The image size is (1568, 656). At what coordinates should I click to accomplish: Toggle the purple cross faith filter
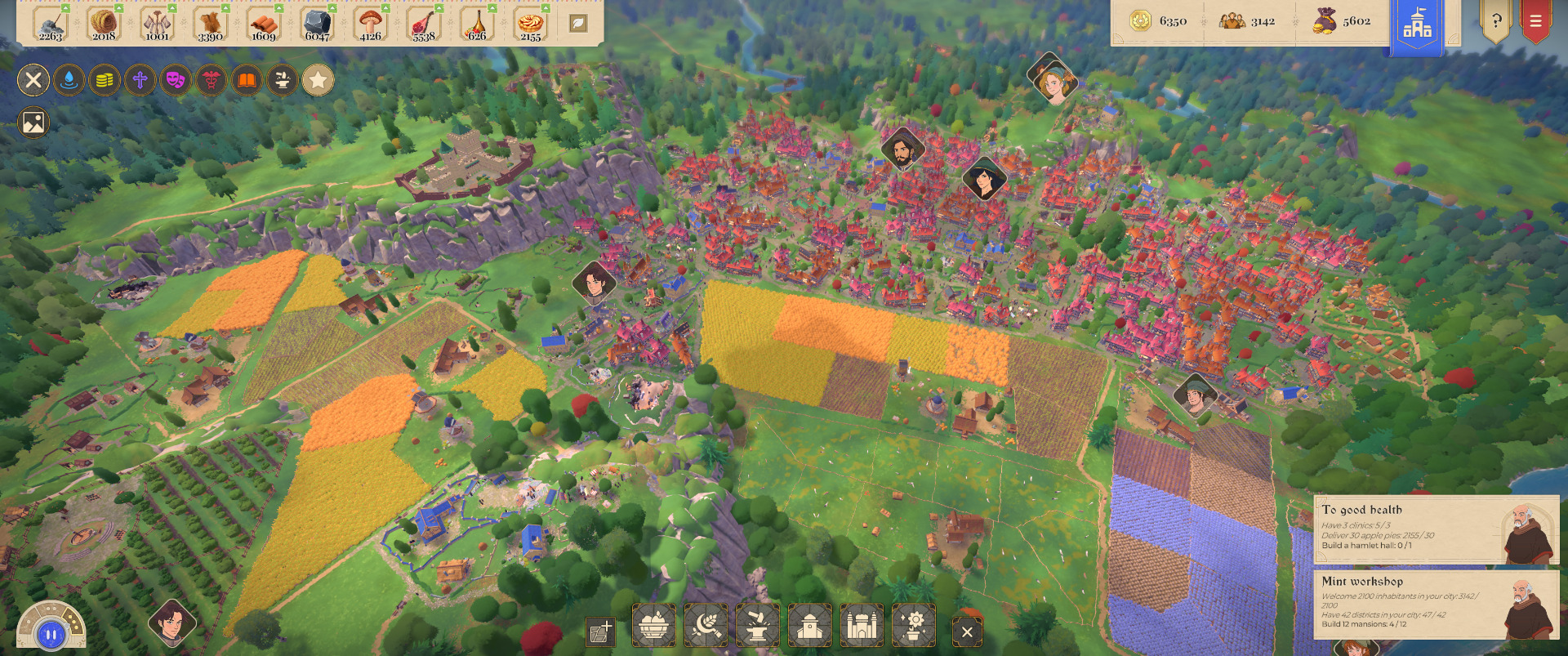(140, 80)
